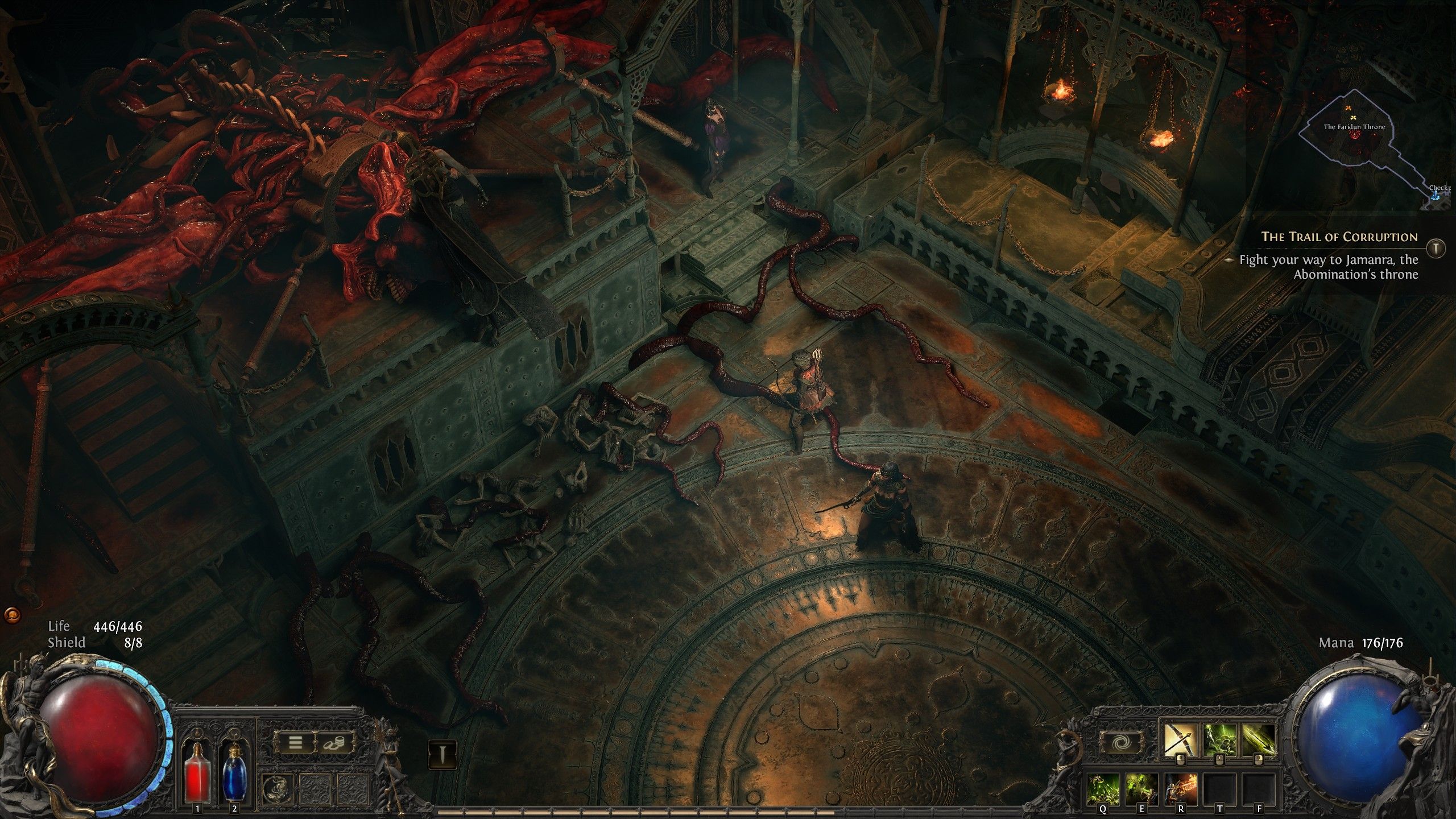Click the round pin icon beside the quest title
The height and width of the screenshot is (819, 1456).
1437,247
